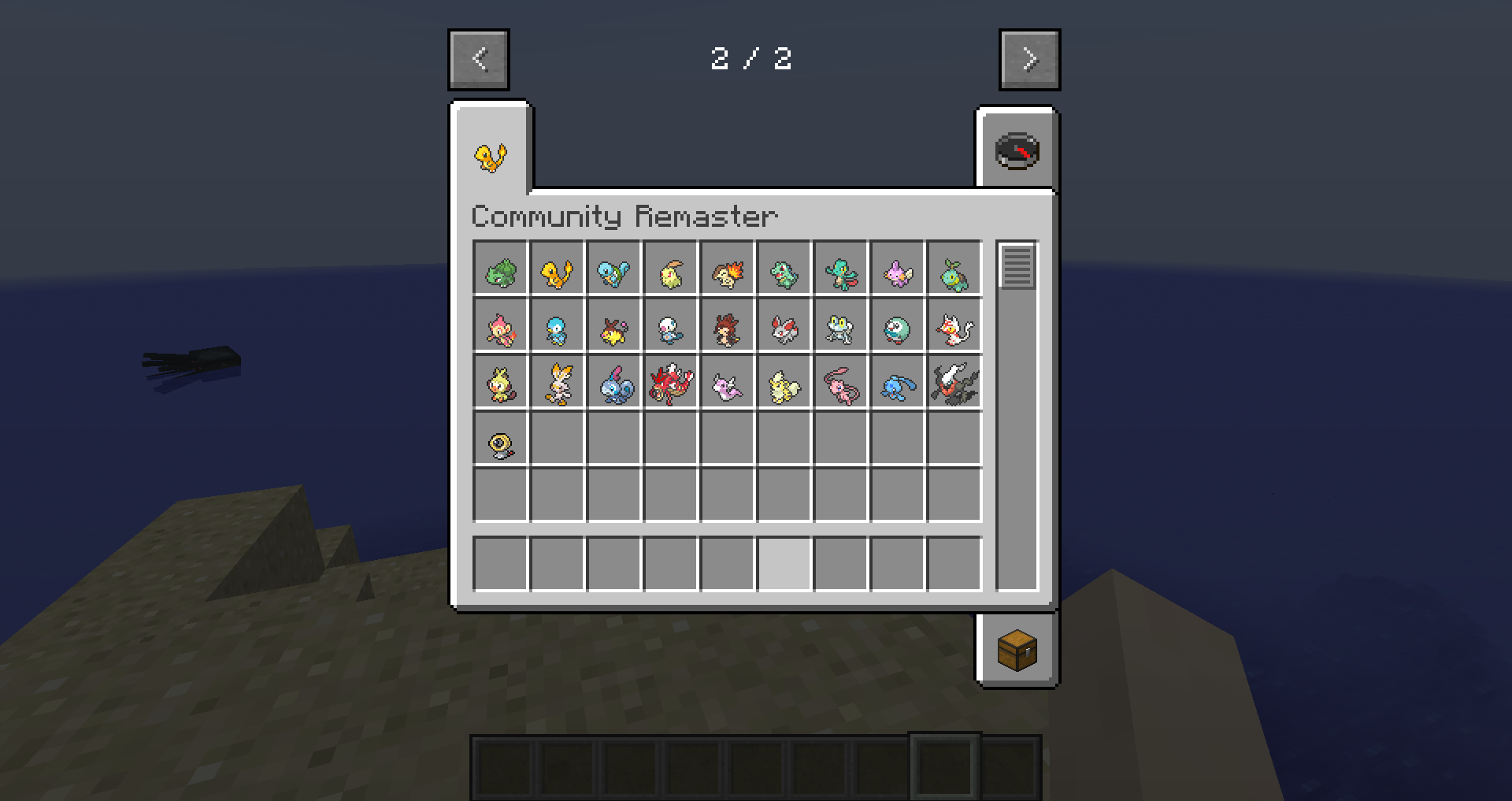Pick the Squirtle item slot
Viewport: 1512px width, 801px height.
[614, 269]
